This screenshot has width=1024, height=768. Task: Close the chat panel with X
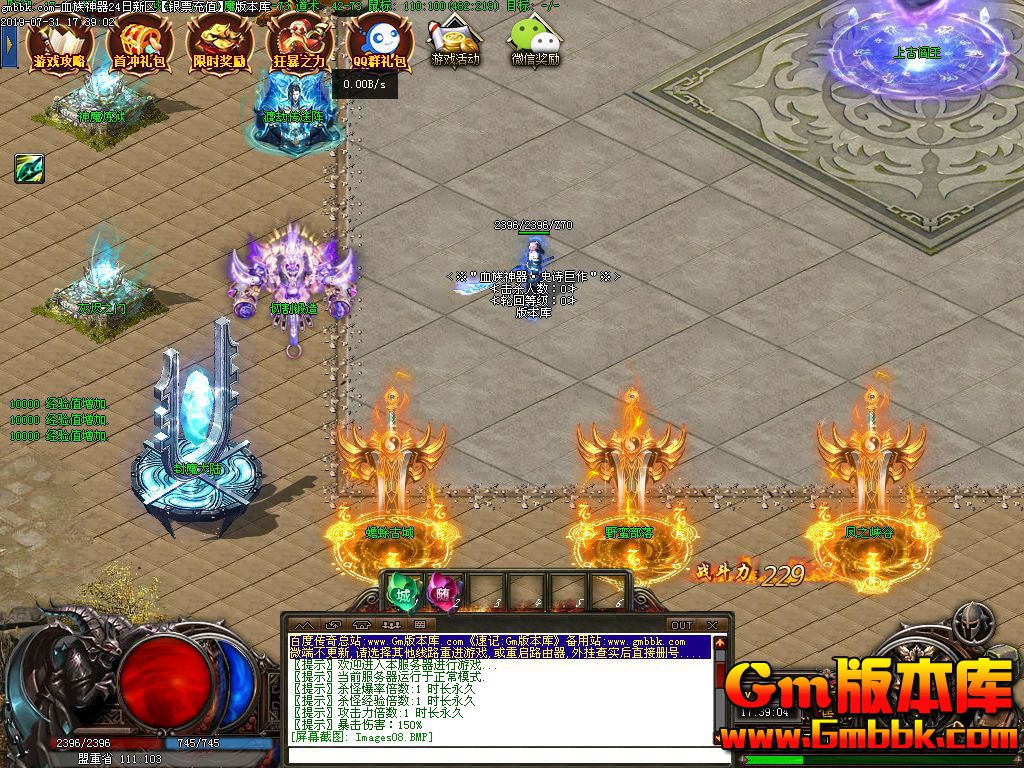712,626
